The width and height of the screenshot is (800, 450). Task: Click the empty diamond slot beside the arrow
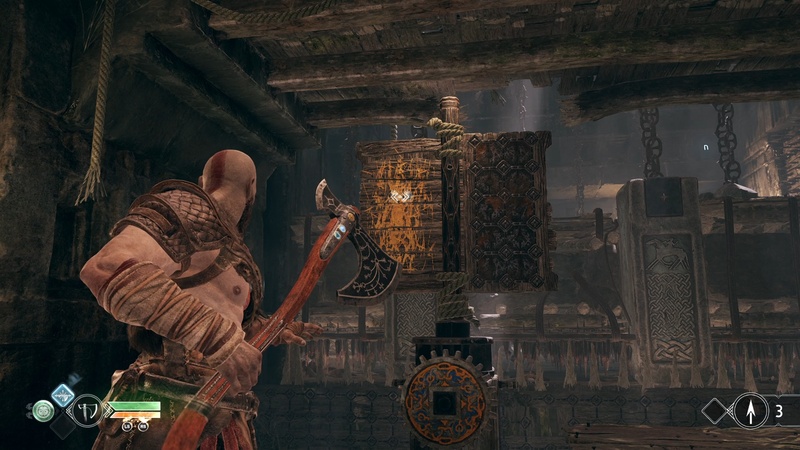tap(716, 409)
